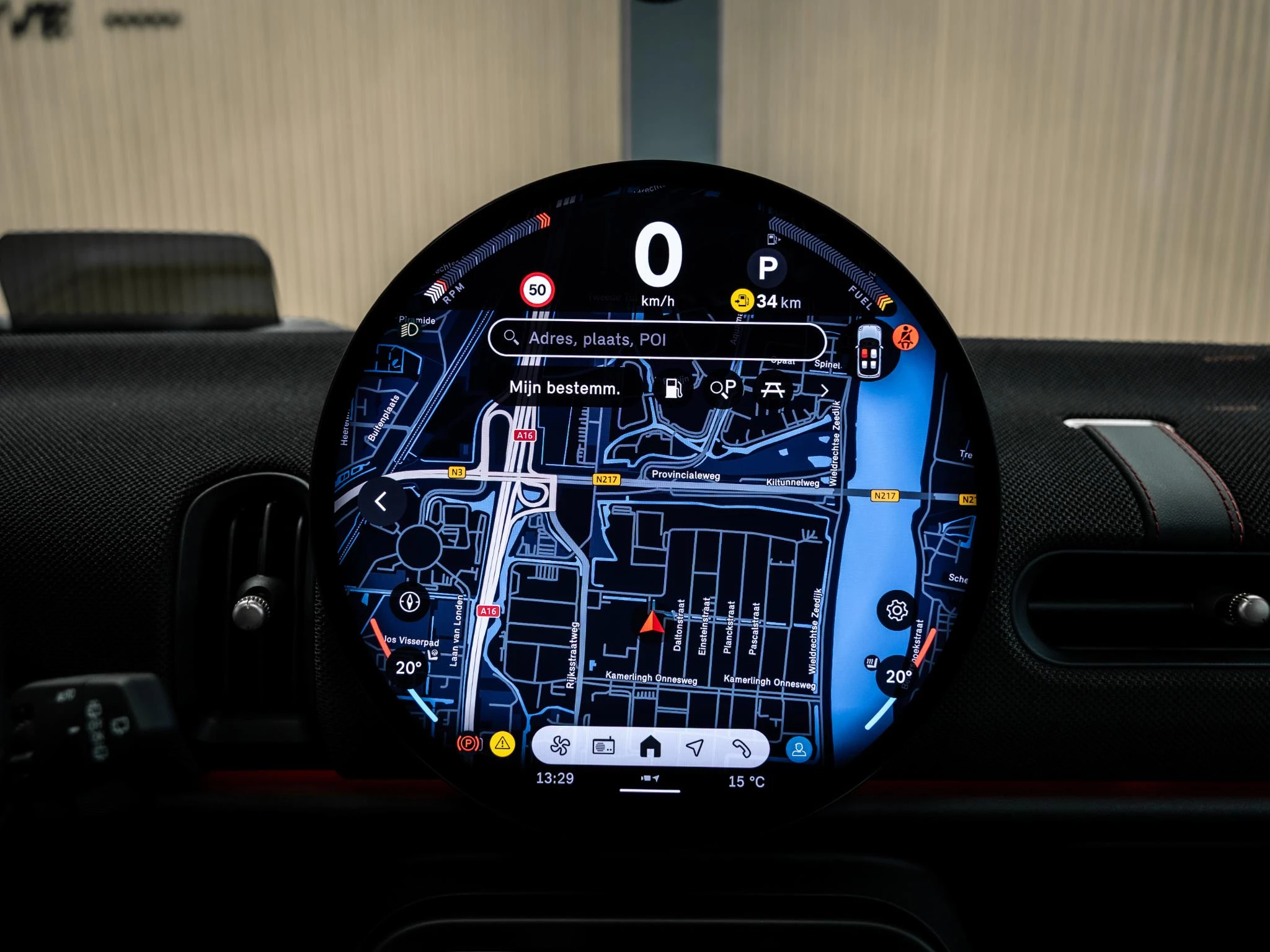
Task: Find nearby fuel stations
Action: coord(673,389)
